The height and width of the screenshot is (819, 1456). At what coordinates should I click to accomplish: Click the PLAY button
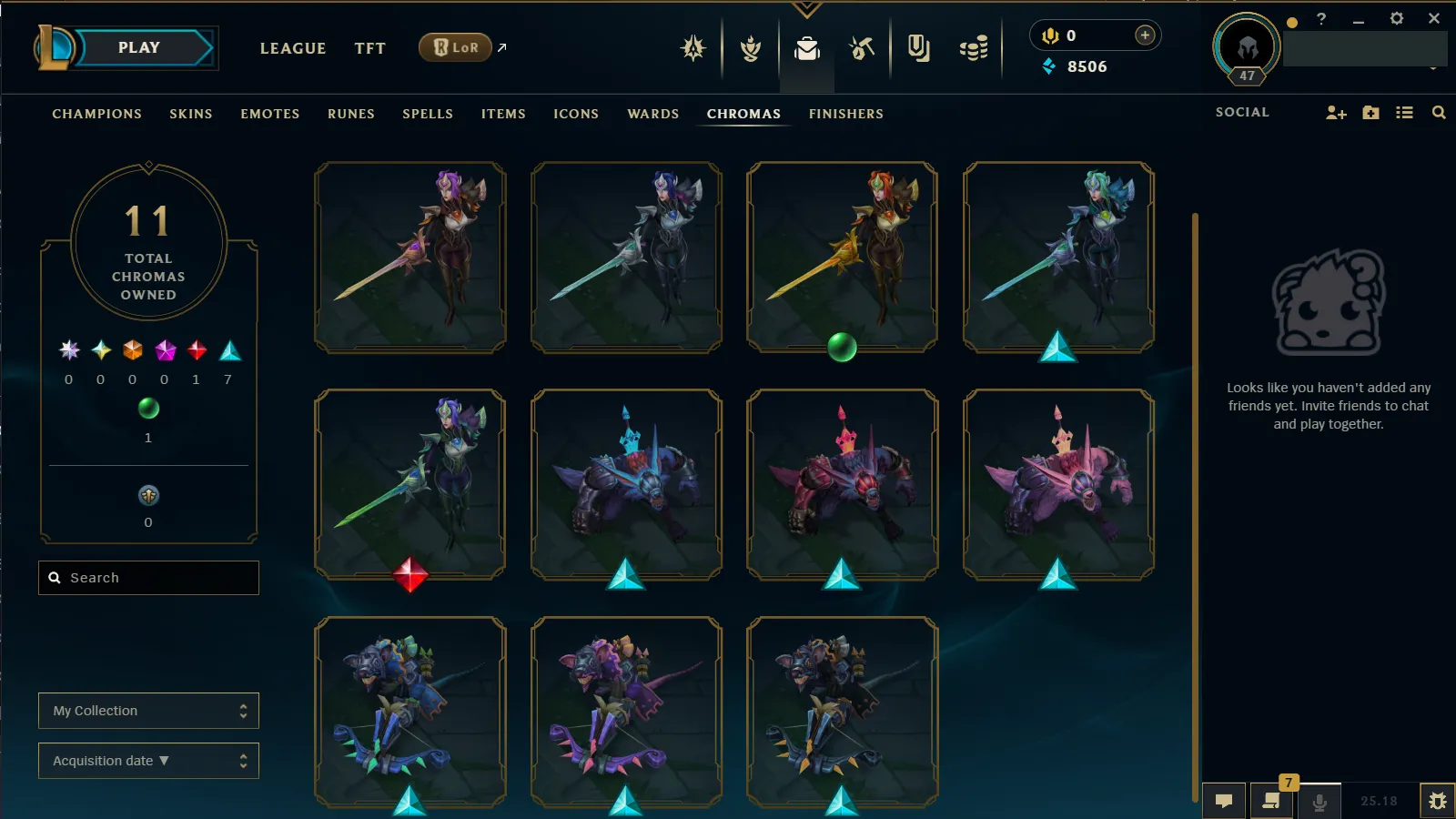(x=139, y=48)
